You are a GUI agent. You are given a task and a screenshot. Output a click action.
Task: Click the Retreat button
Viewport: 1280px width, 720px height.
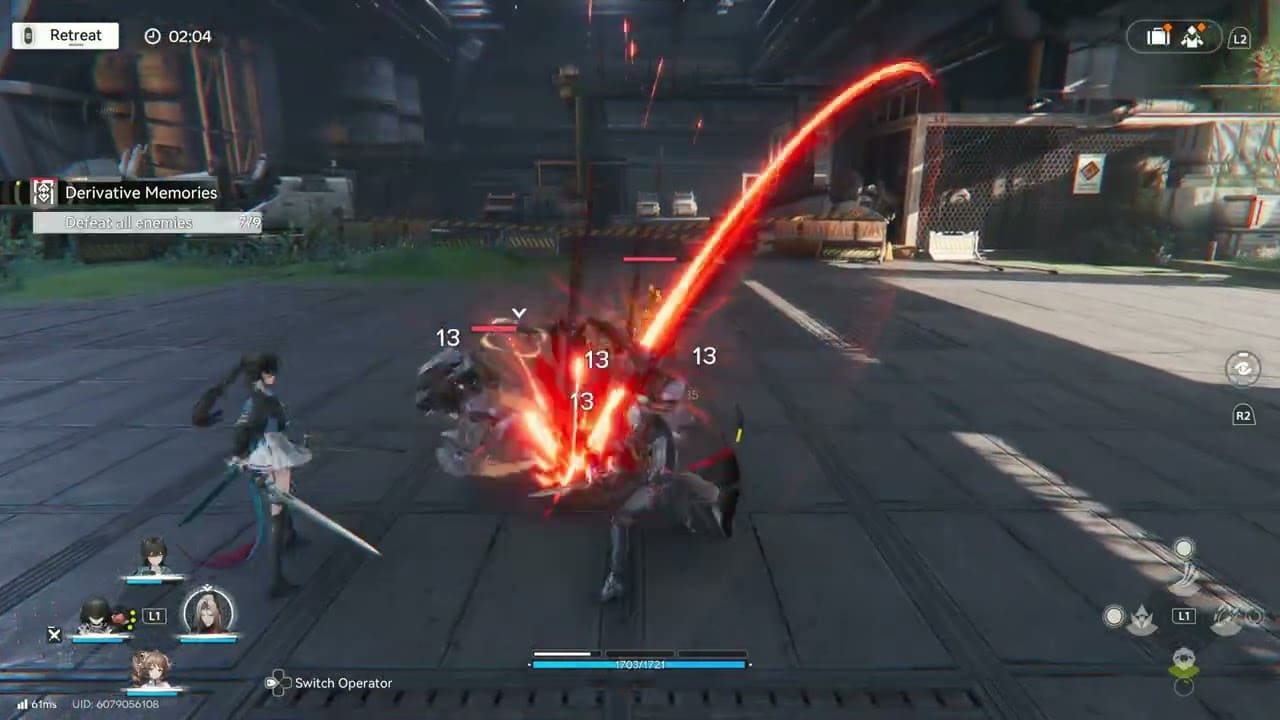tap(65, 36)
